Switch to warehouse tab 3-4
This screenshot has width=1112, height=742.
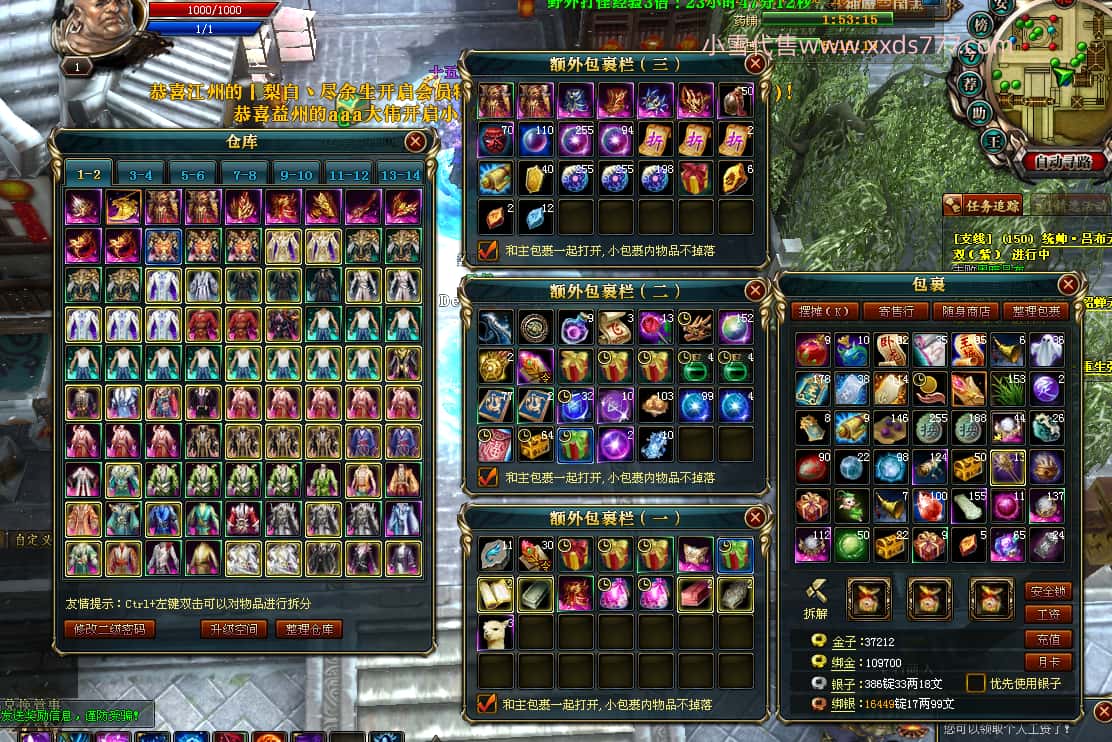click(x=141, y=175)
